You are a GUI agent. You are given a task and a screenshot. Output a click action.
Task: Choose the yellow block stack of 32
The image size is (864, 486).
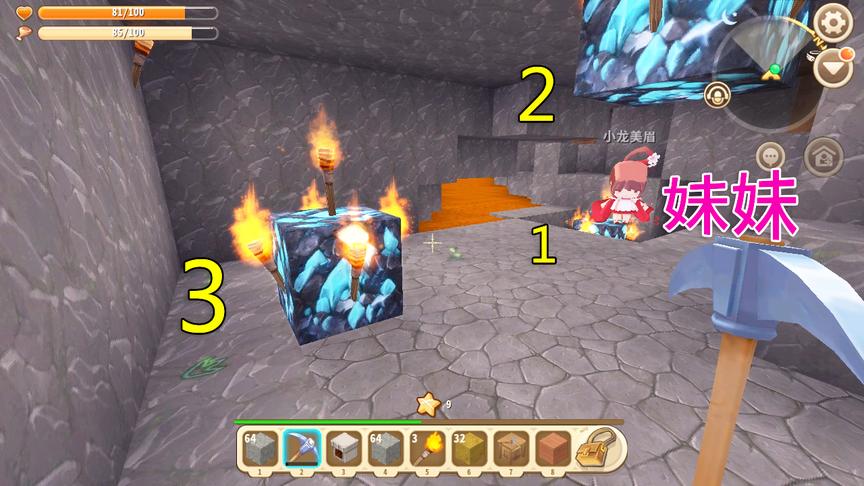click(468, 447)
